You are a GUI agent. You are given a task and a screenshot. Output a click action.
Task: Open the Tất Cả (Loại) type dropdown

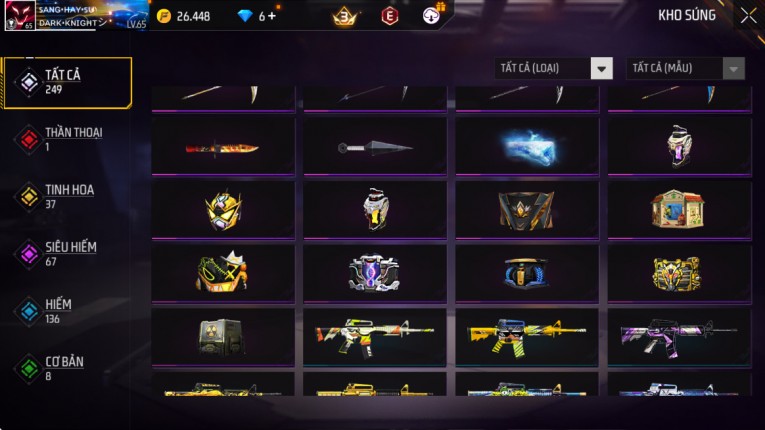(553, 68)
